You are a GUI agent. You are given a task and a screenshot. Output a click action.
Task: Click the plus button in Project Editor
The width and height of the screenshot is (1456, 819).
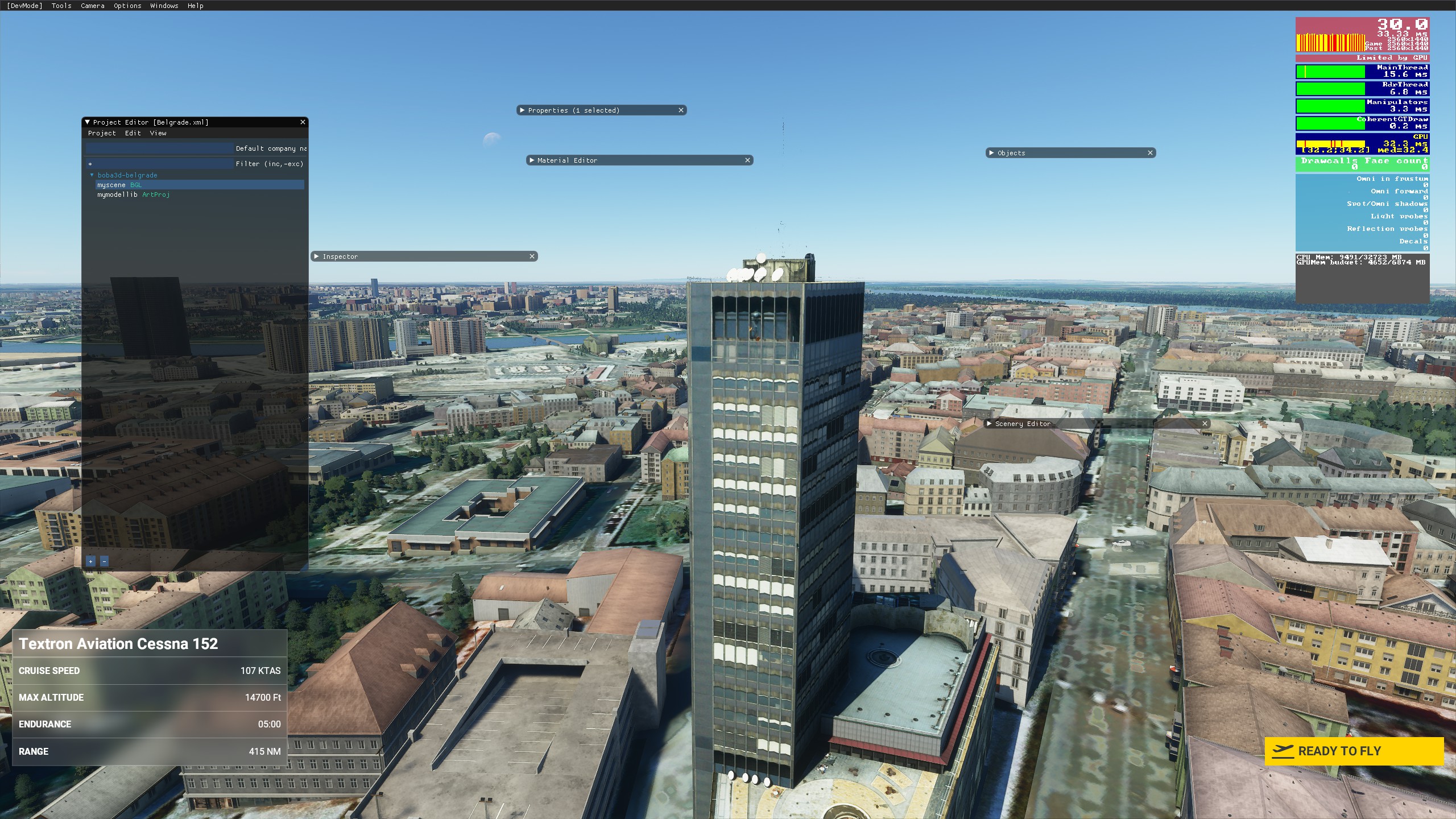point(90,561)
